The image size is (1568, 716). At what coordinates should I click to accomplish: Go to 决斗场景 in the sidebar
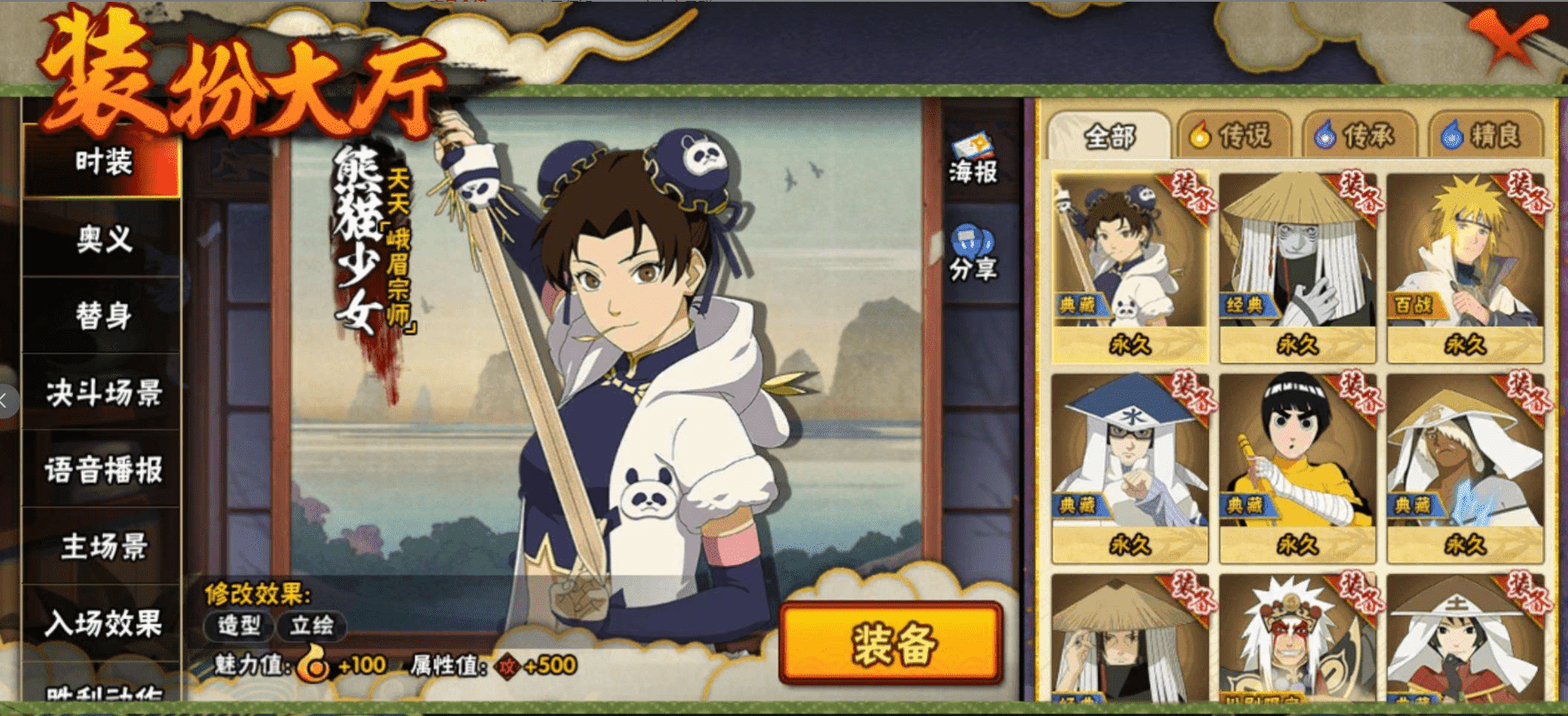(102, 393)
